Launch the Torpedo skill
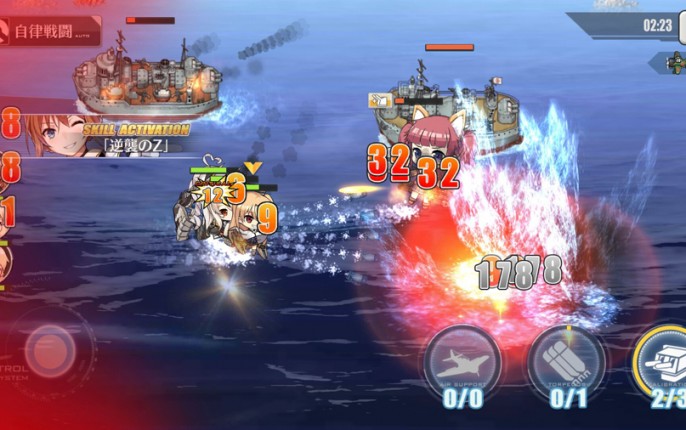 coord(564,360)
